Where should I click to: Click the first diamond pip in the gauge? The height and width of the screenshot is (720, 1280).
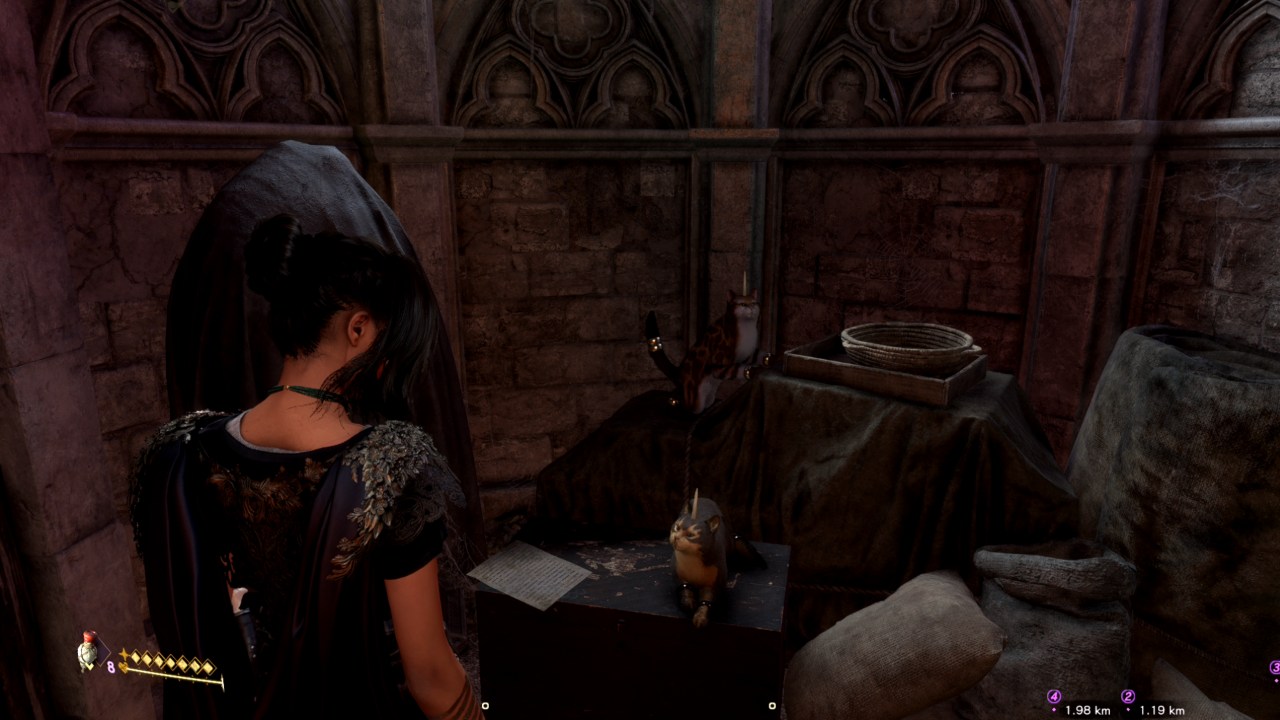click(136, 658)
